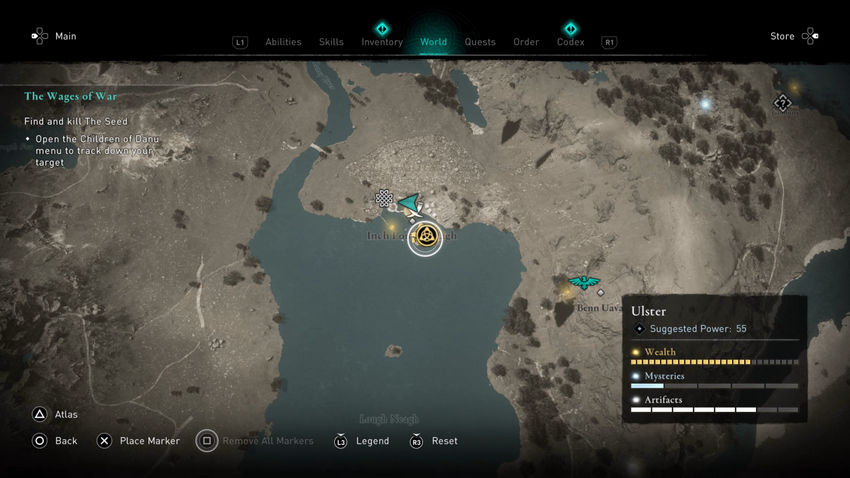This screenshot has height=478, width=850.
Task: Select the World map tab
Action: click(x=433, y=42)
